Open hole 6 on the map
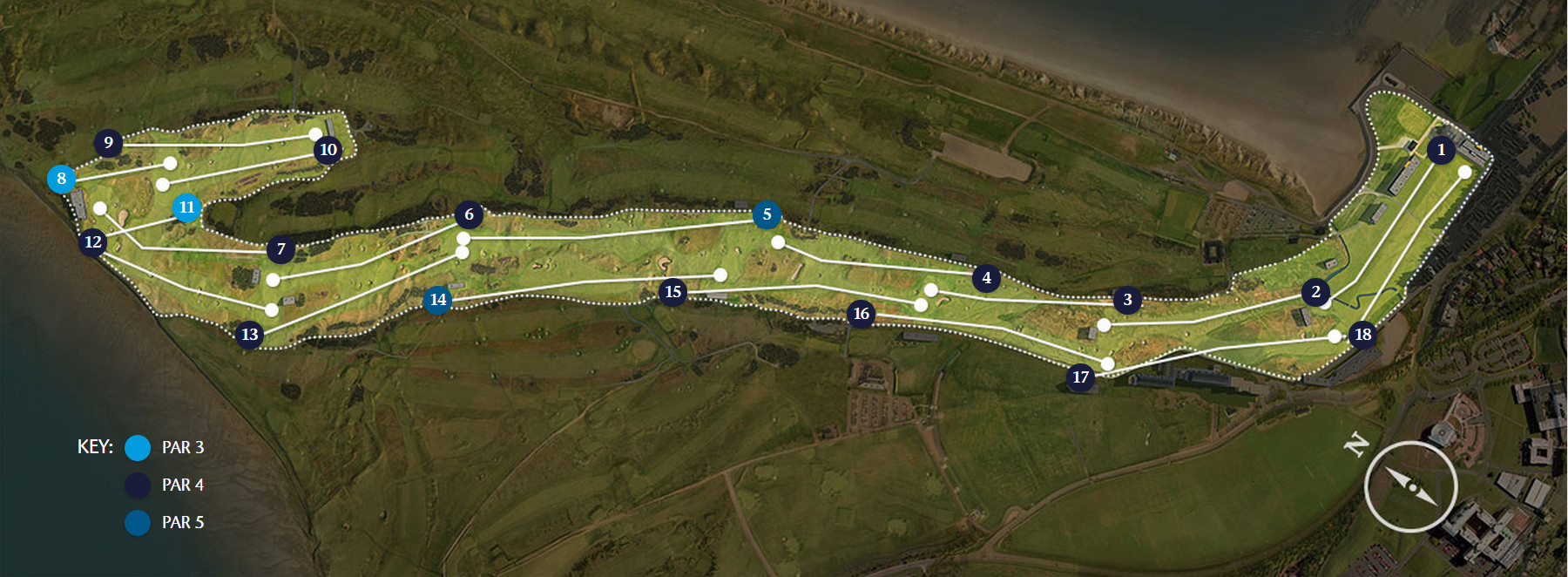This screenshot has height=577, width=1568. tap(469, 214)
